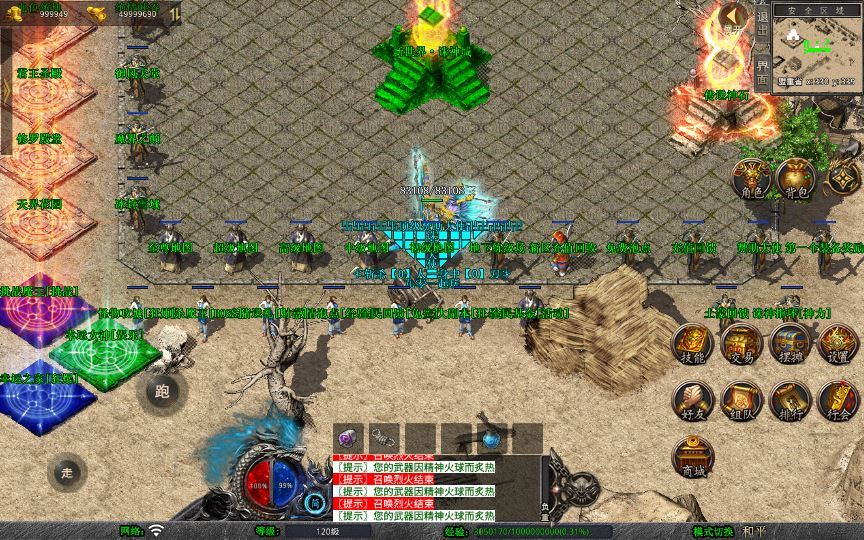Use the blue orb item in hotbar

tap(490, 437)
